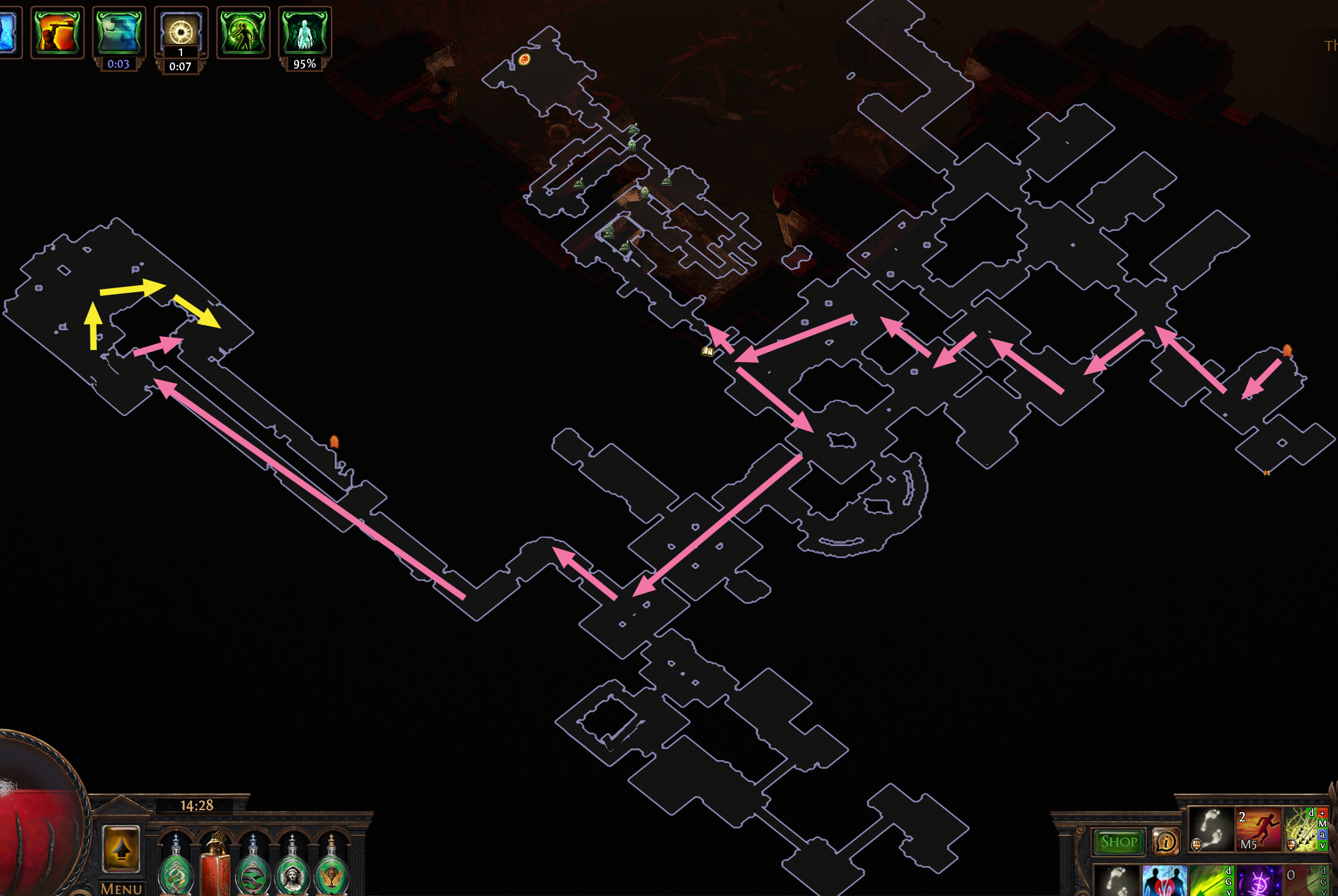Viewport: 1338px width, 896px height.
Task: Activate the green streaking arrow skill
Action: [1211, 881]
